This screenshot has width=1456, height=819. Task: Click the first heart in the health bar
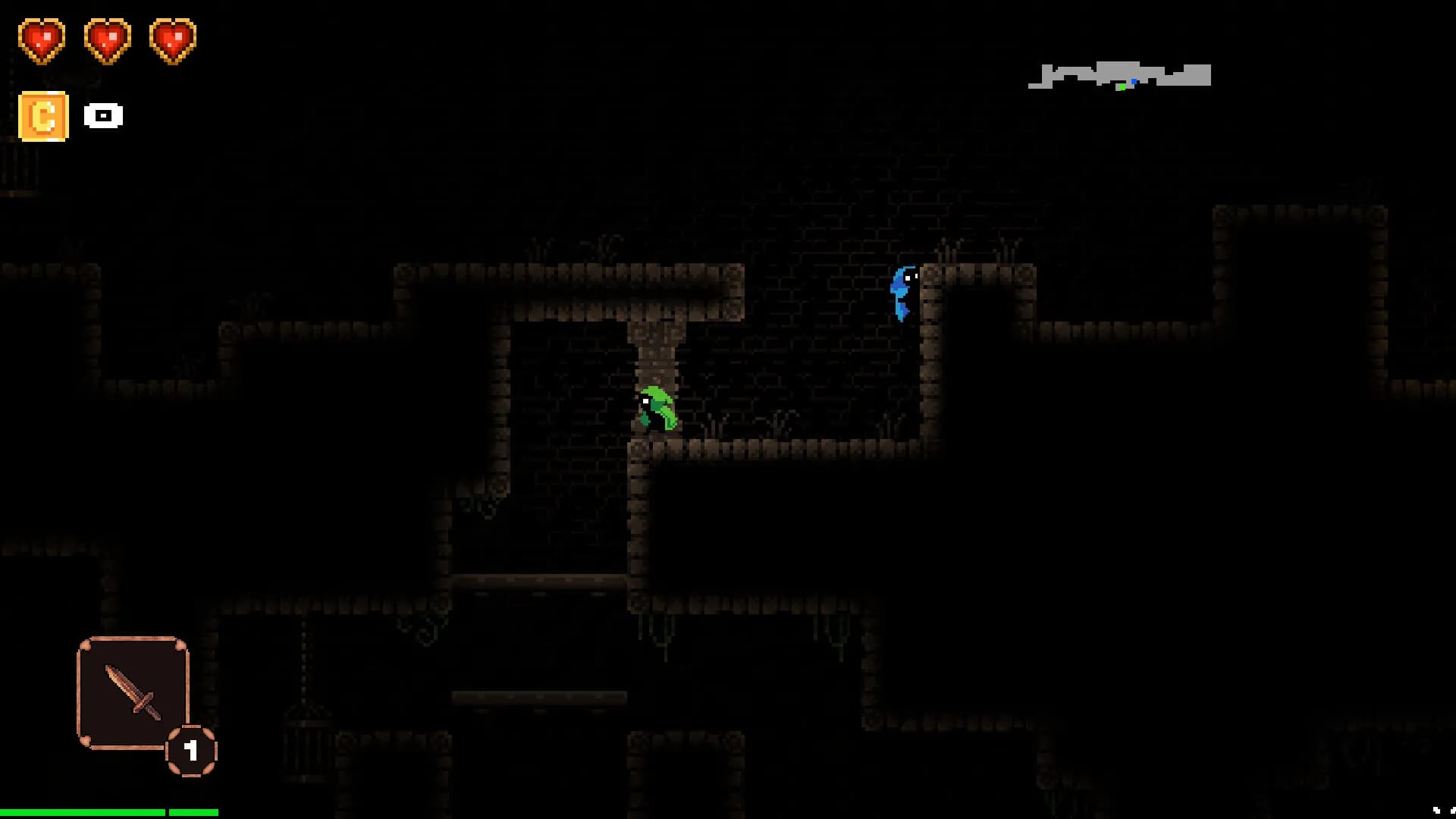point(42,39)
